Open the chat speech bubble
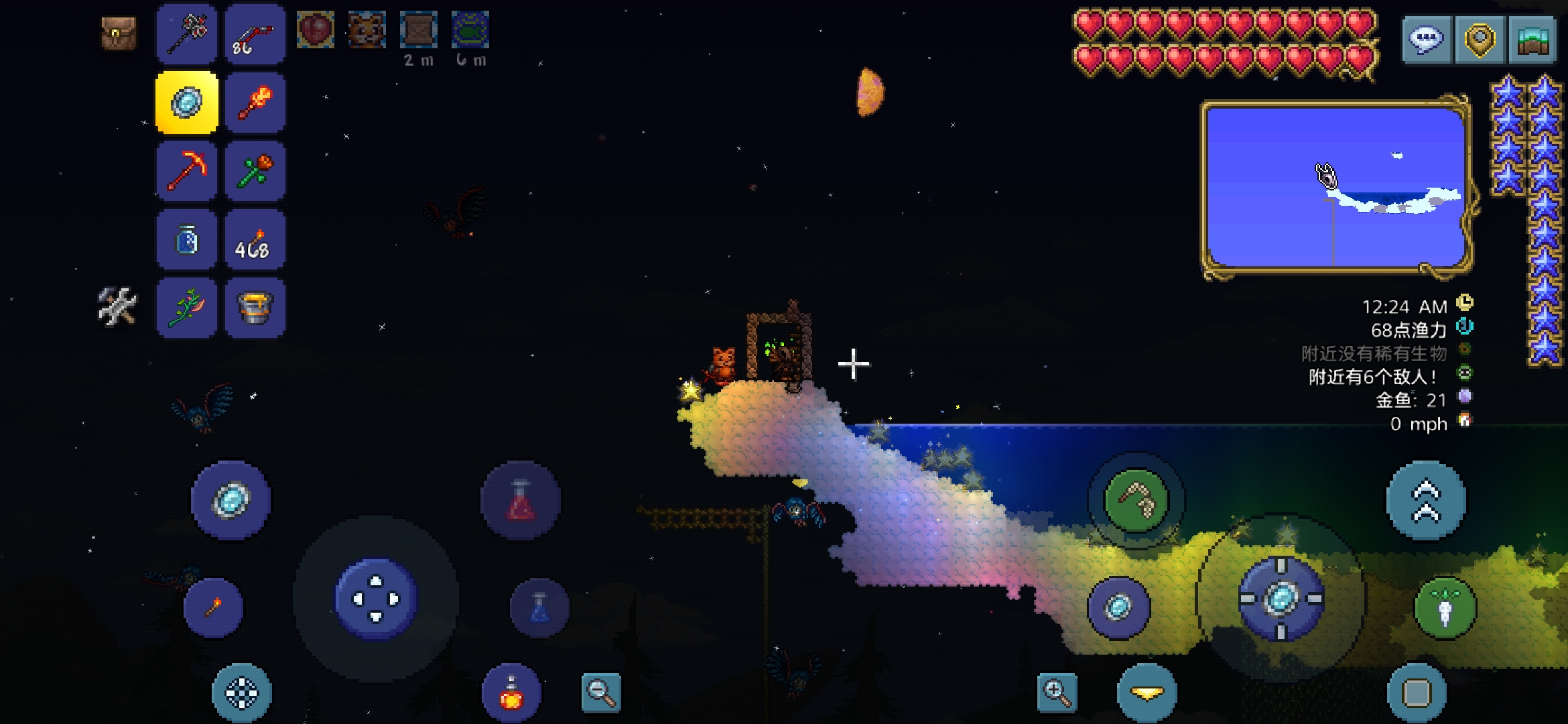The height and width of the screenshot is (724, 1568). pyautogui.click(x=1427, y=40)
